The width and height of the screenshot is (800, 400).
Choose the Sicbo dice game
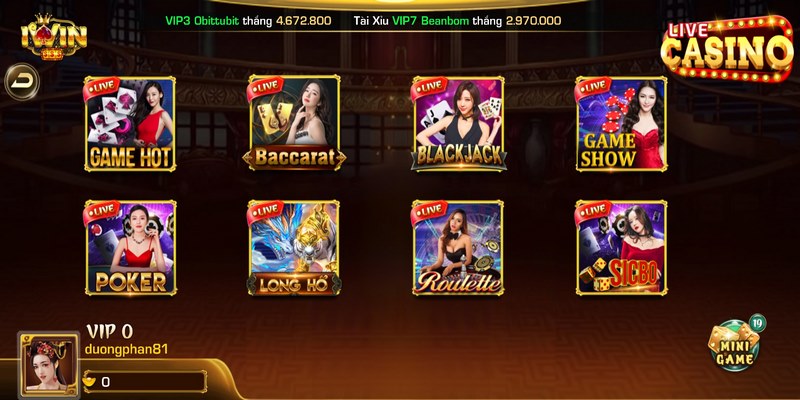coord(620,247)
